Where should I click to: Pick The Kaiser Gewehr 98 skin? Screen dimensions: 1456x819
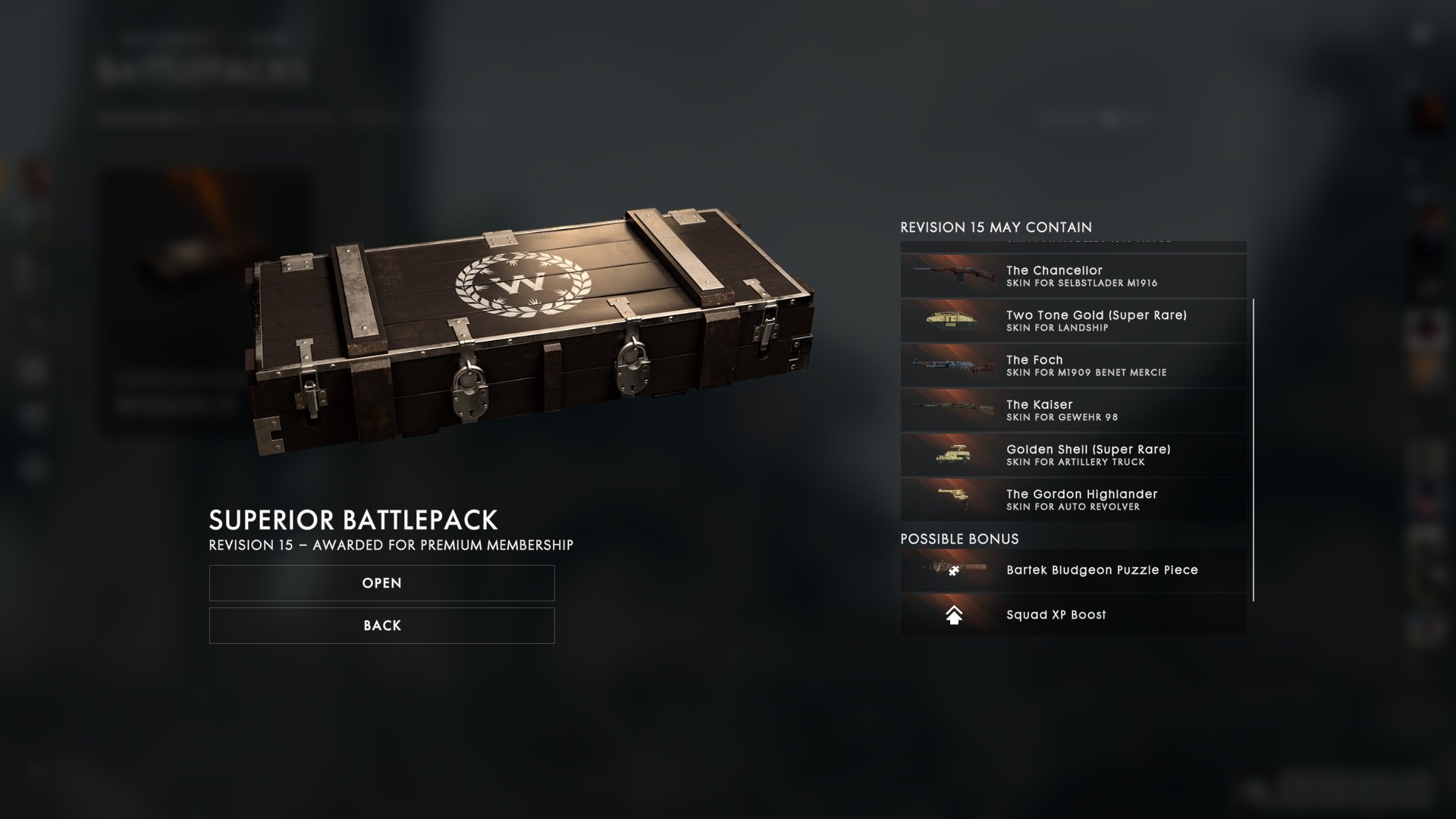click(1073, 410)
